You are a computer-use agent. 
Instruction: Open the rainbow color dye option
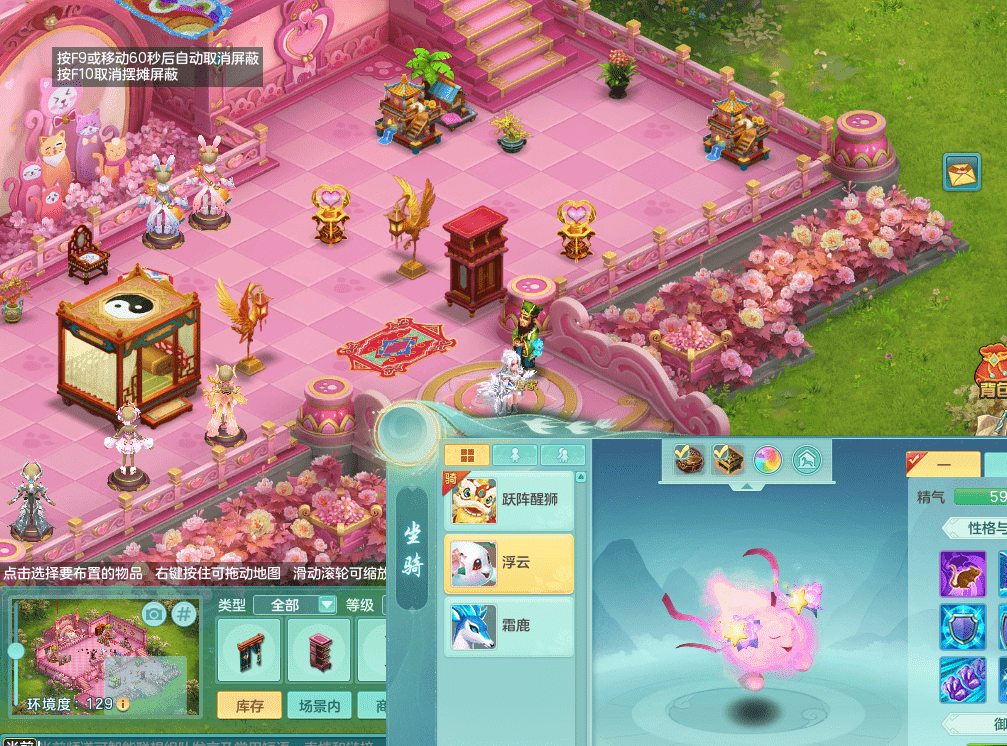click(x=767, y=460)
